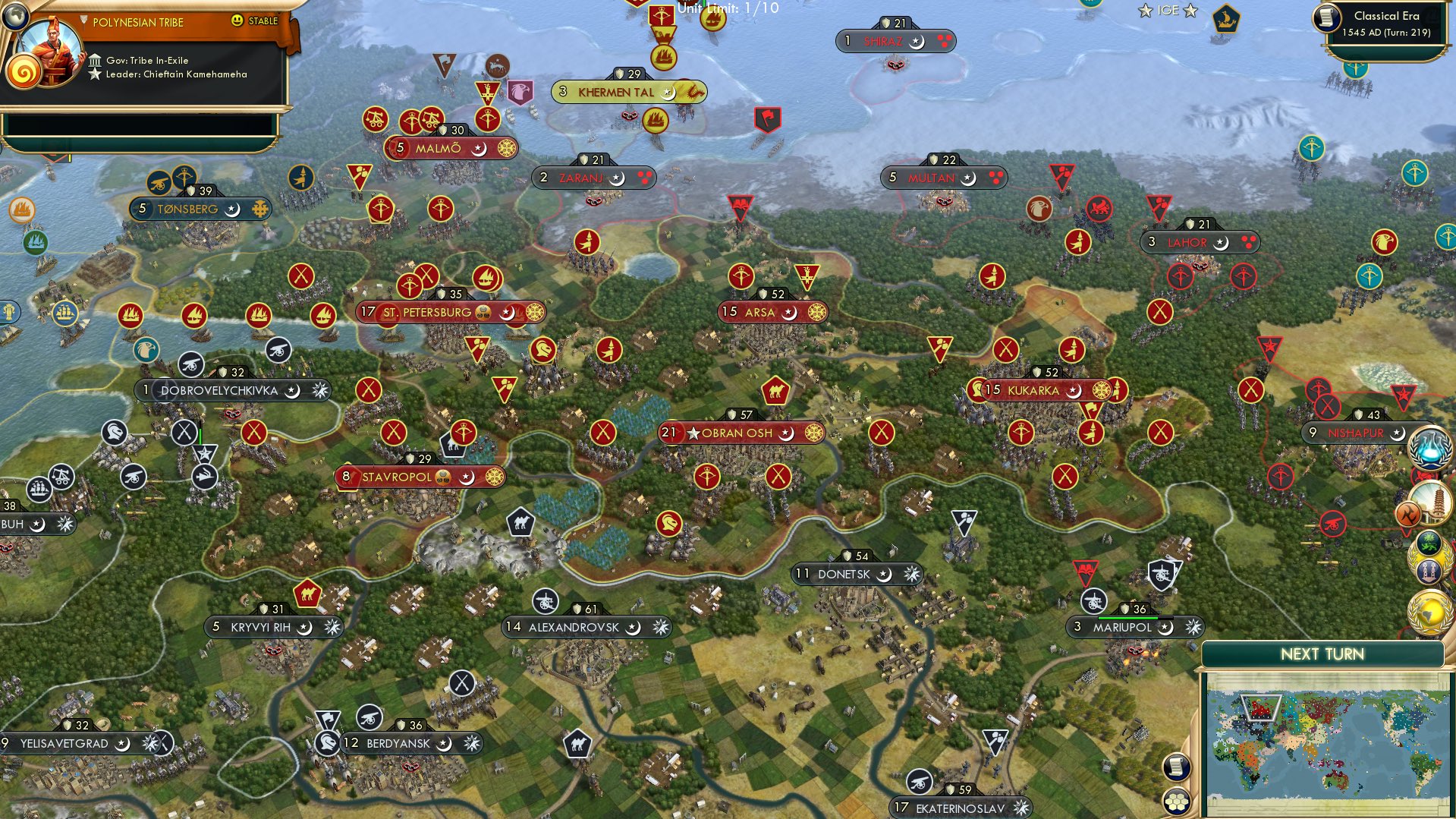Click the notification scroll icon near the minimap

point(1175,768)
